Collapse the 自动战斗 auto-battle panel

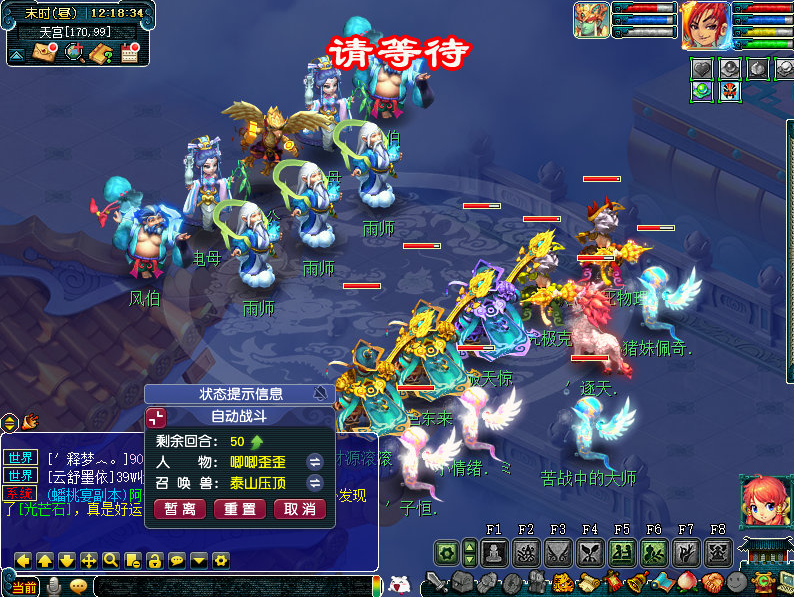click(157, 416)
